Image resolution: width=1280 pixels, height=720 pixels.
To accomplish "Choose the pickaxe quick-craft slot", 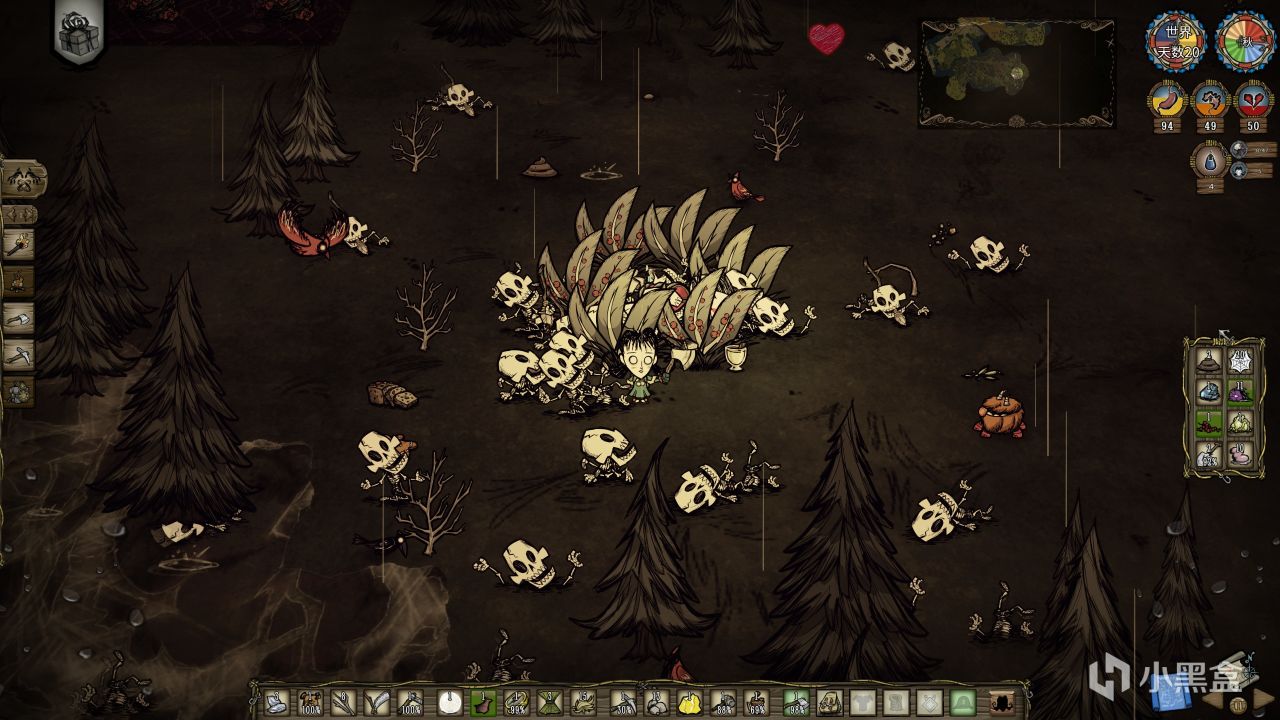I will click(19, 354).
